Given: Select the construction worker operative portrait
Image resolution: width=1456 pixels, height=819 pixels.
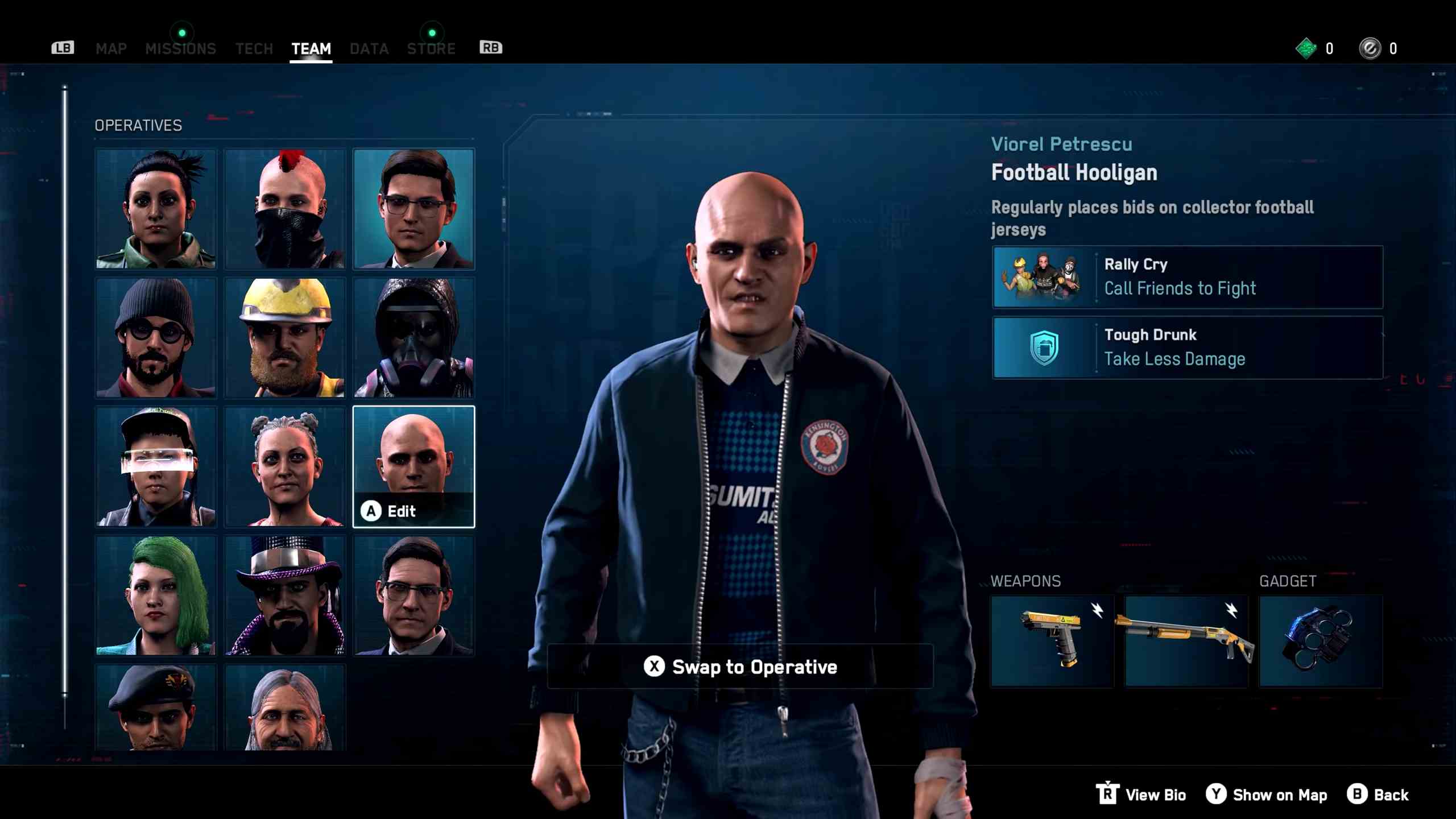Looking at the screenshot, I should tap(284, 337).
